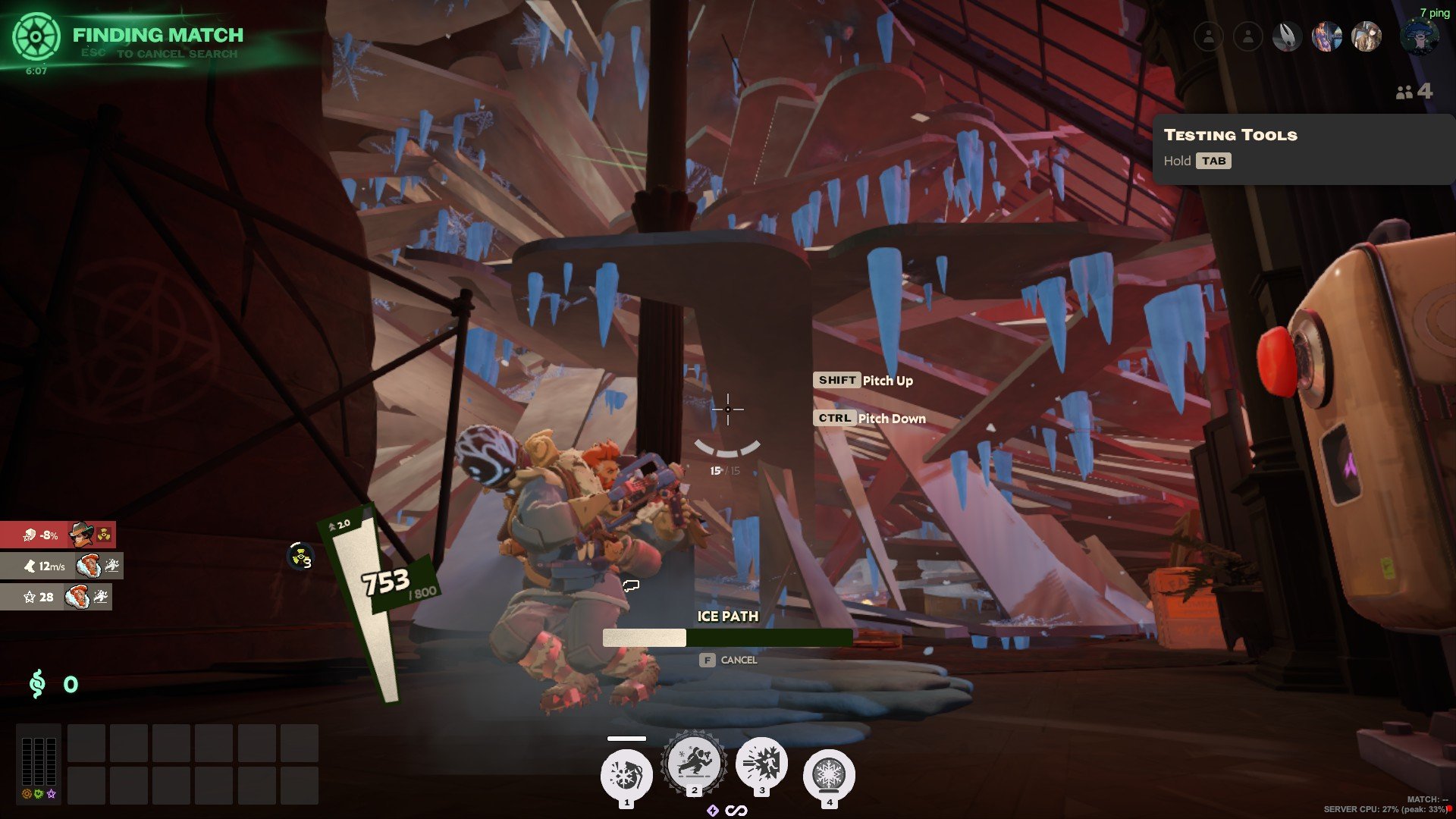Activate the frost grenade ability
The image size is (1456, 819).
pyautogui.click(x=626, y=775)
